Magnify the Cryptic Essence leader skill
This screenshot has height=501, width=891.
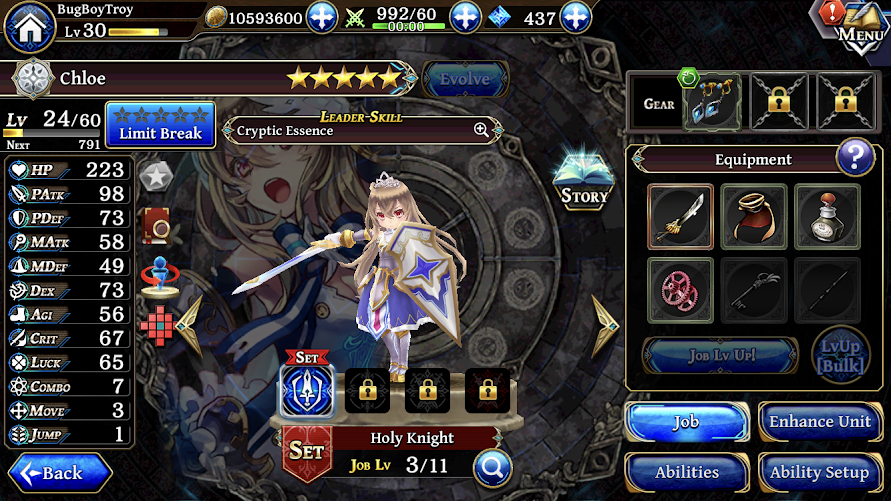point(481,130)
